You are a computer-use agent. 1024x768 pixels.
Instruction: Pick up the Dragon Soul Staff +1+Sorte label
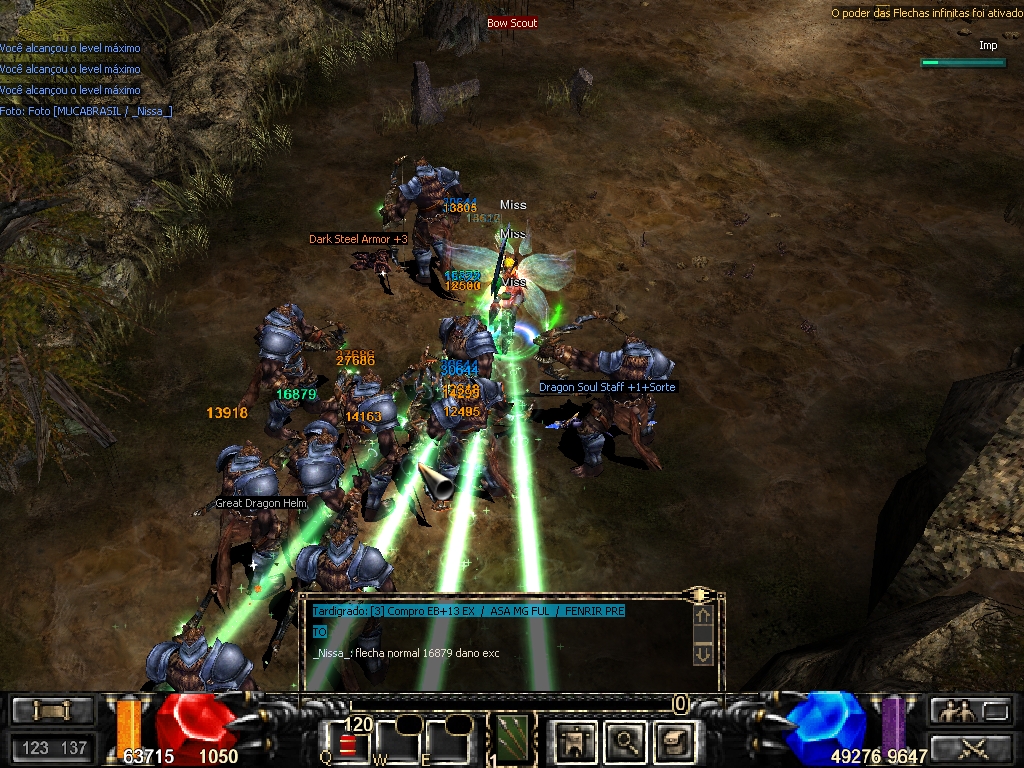coord(607,387)
